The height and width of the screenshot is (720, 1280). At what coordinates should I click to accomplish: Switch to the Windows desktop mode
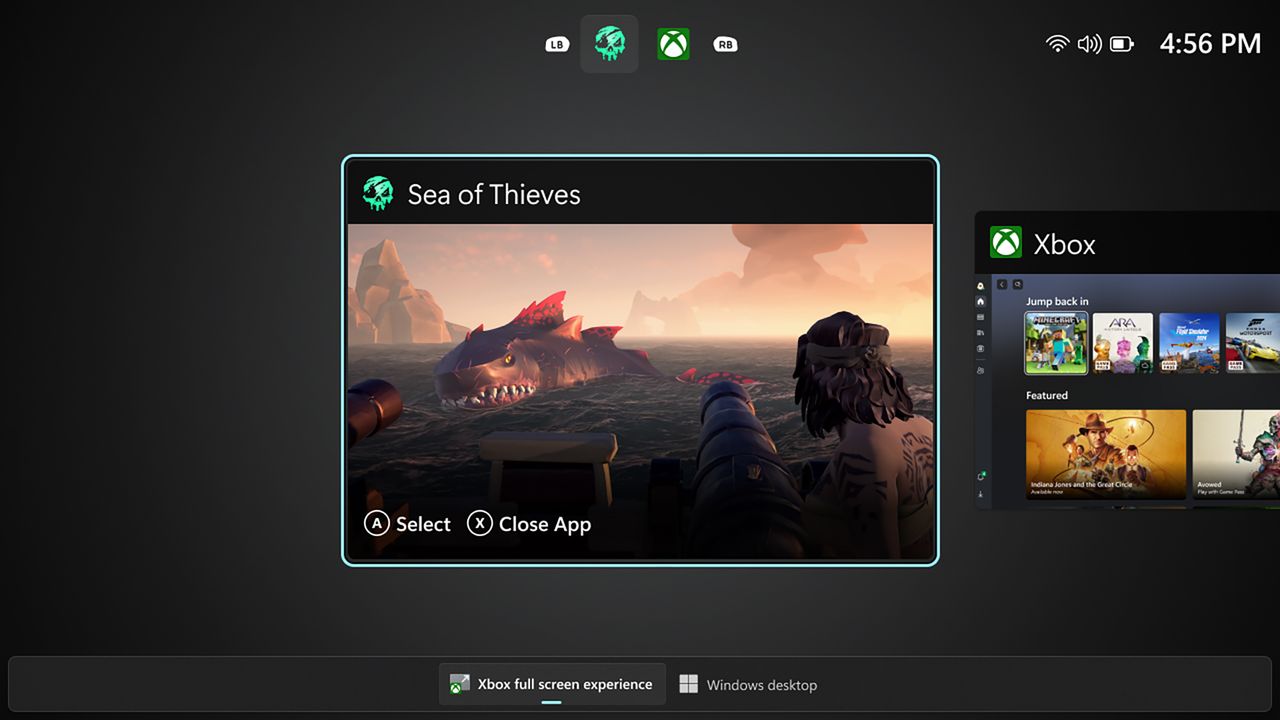coord(748,684)
